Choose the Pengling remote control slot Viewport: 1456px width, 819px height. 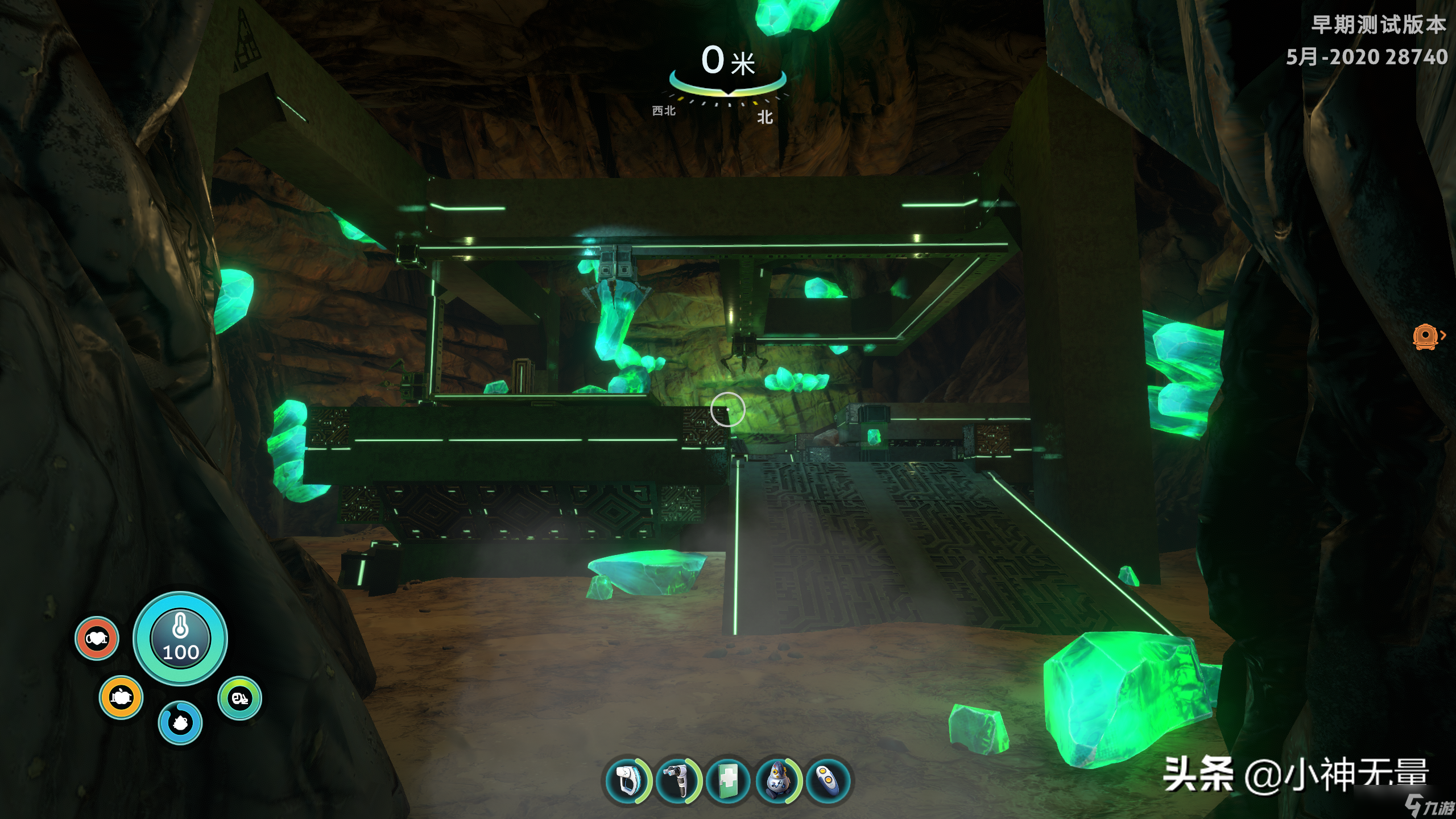click(828, 781)
